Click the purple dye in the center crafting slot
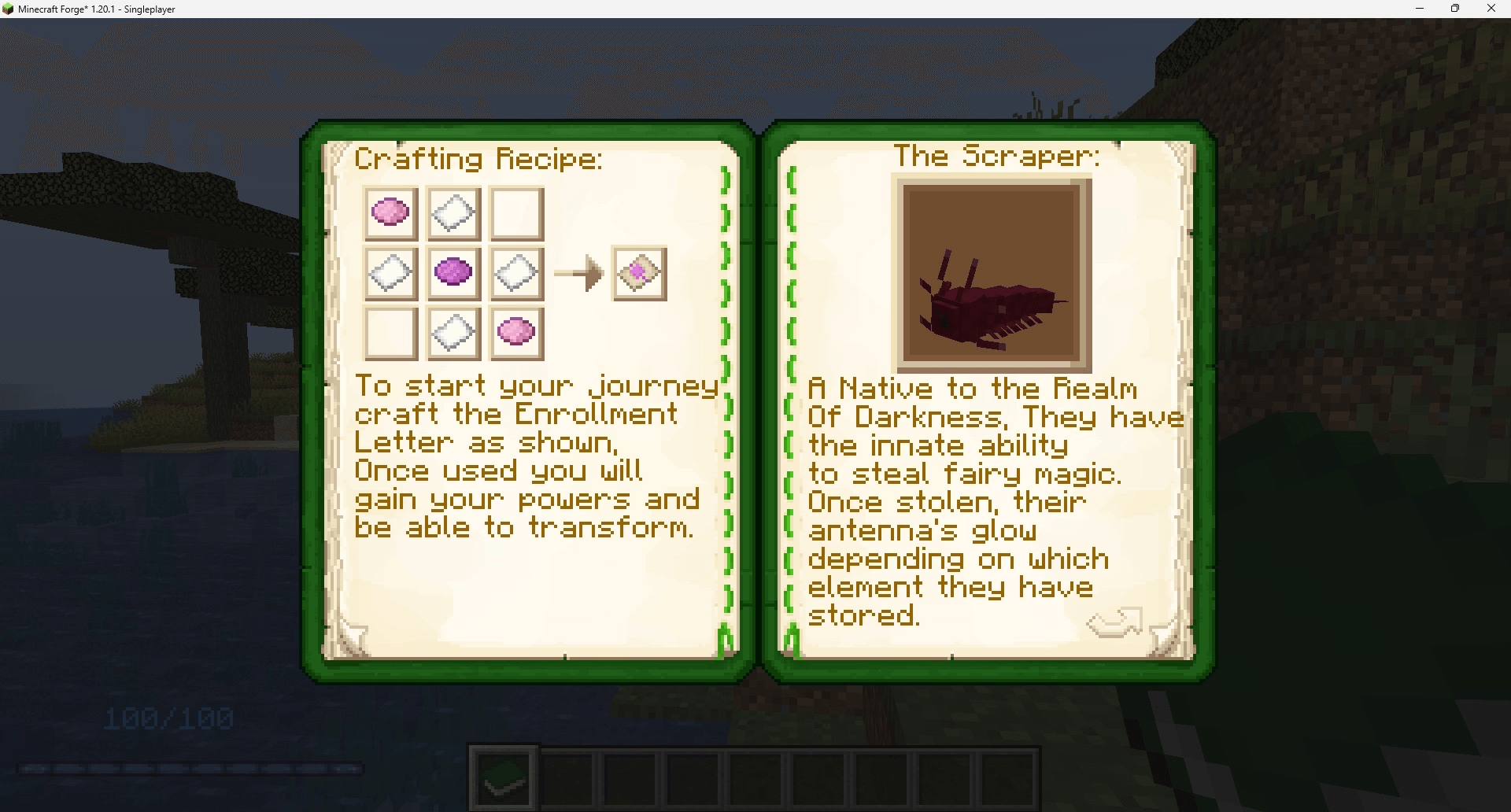1511x812 pixels. click(x=453, y=273)
